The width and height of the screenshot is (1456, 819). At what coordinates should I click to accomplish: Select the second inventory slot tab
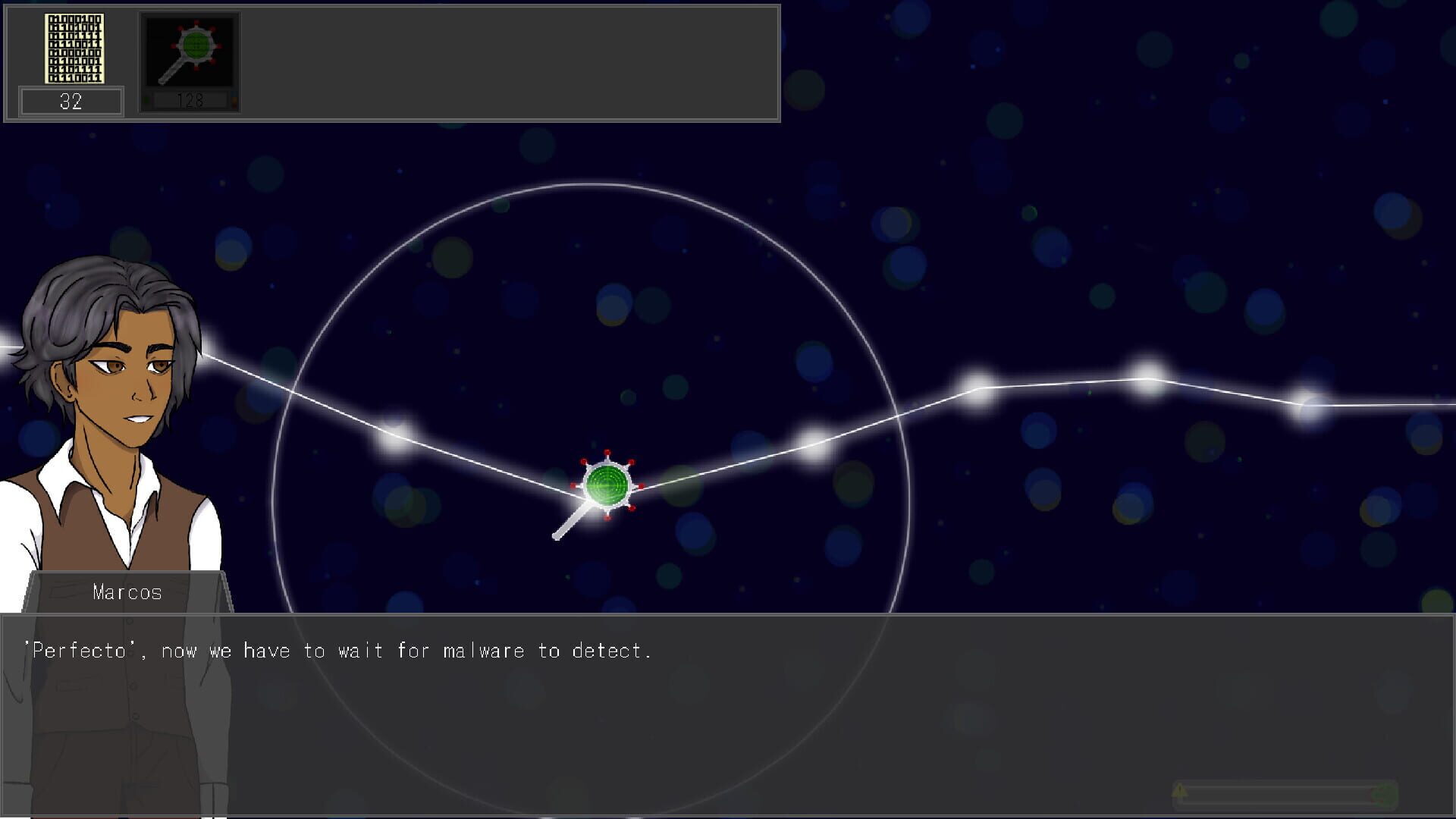tap(190, 61)
